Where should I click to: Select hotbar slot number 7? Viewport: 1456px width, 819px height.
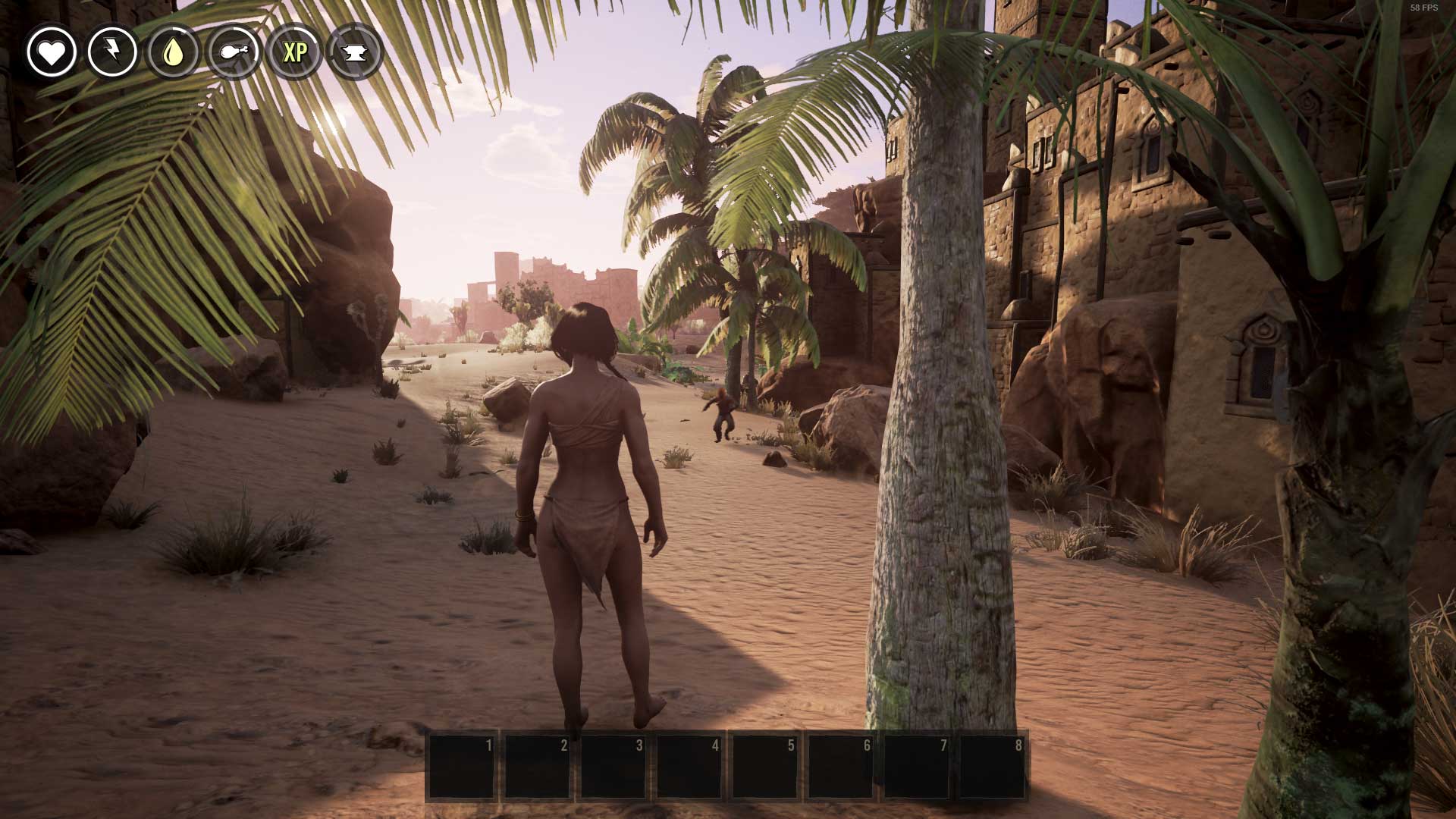click(x=917, y=766)
